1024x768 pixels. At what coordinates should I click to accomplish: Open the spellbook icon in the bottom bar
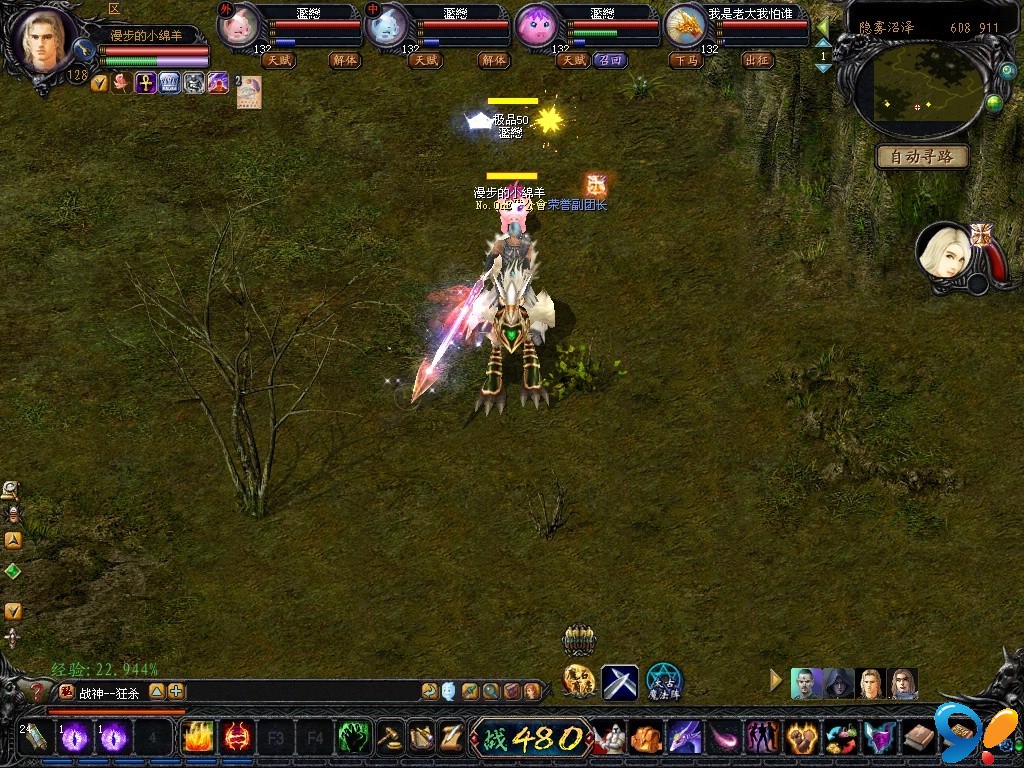coord(918,738)
